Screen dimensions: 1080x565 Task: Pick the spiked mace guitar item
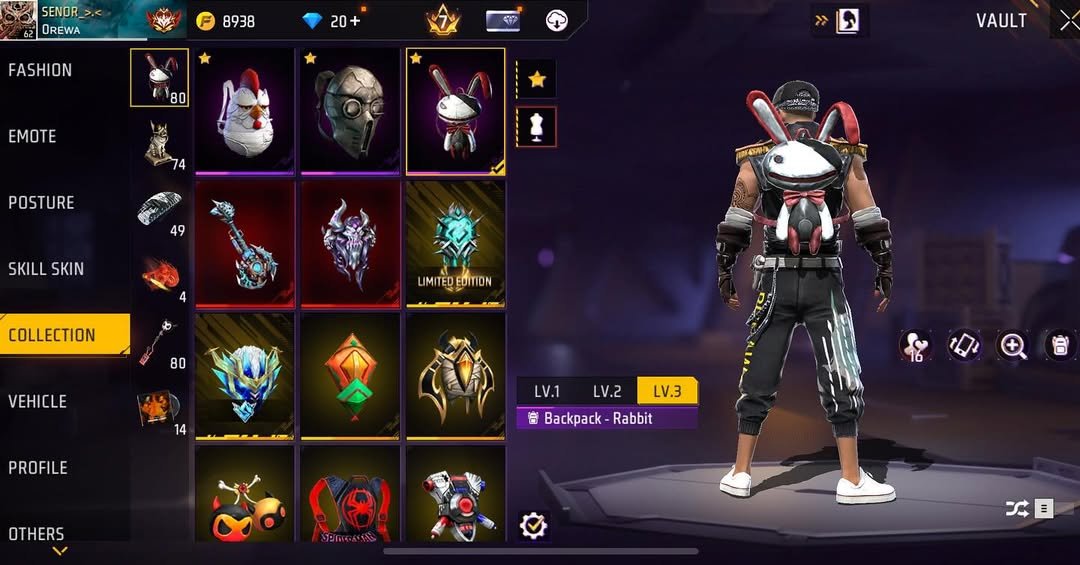[x=245, y=243]
